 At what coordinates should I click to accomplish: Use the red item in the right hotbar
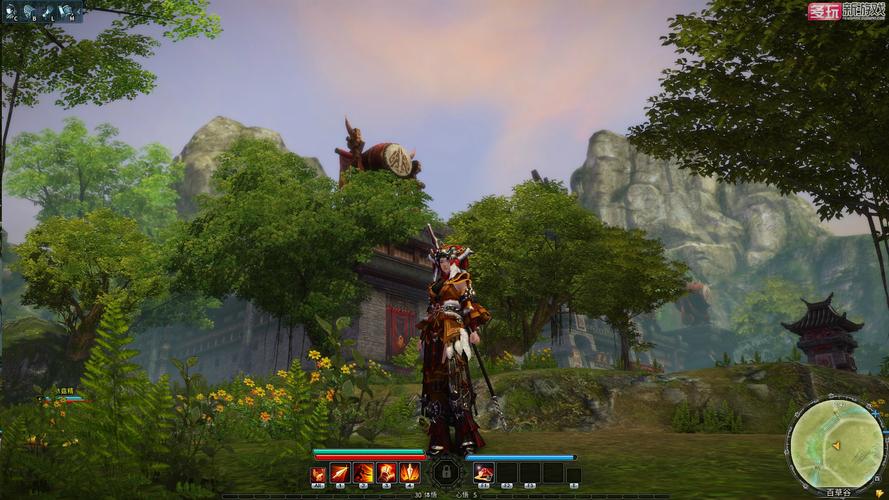click(x=484, y=473)
